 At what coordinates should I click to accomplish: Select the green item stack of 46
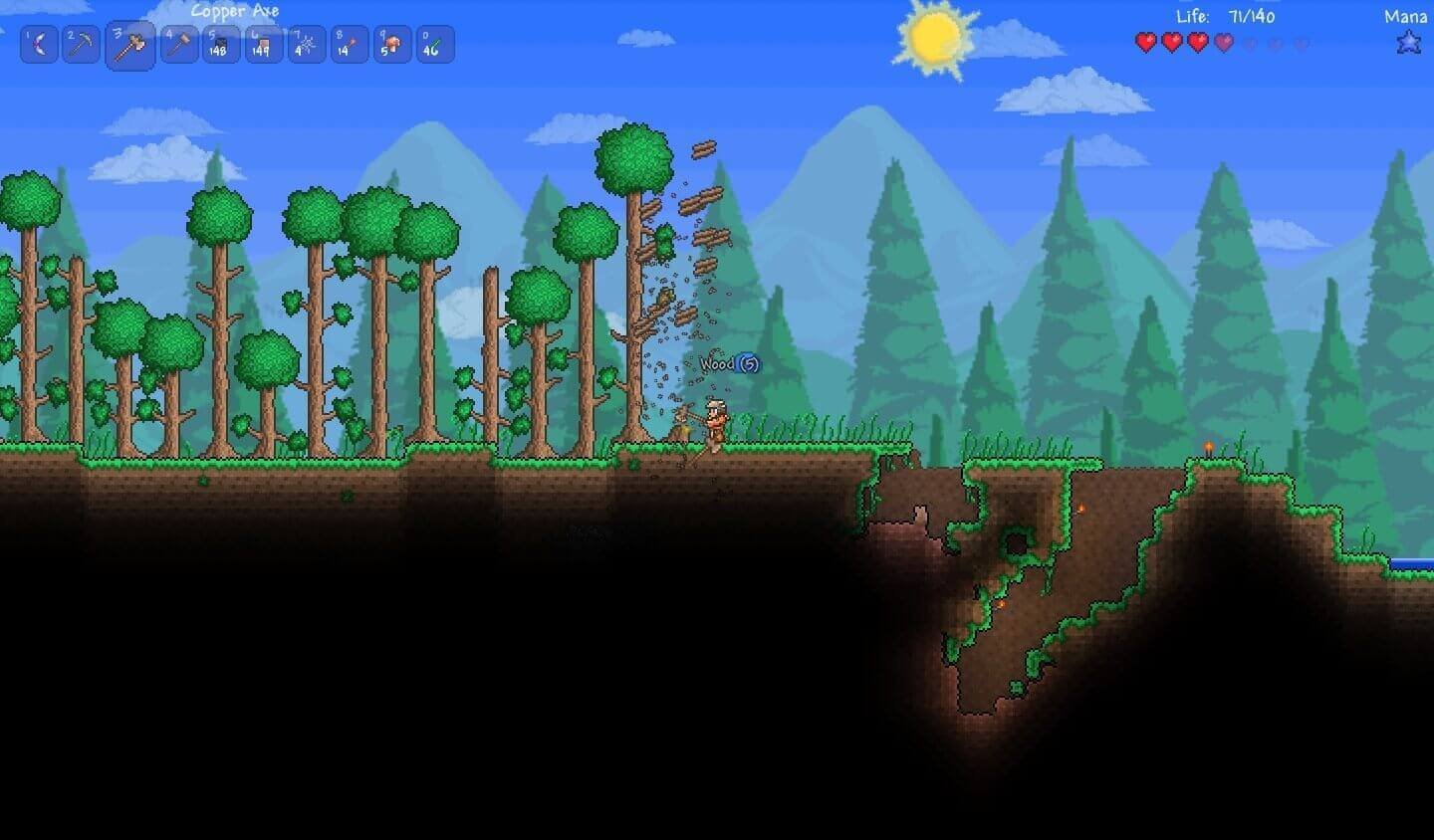pos(435,45)
